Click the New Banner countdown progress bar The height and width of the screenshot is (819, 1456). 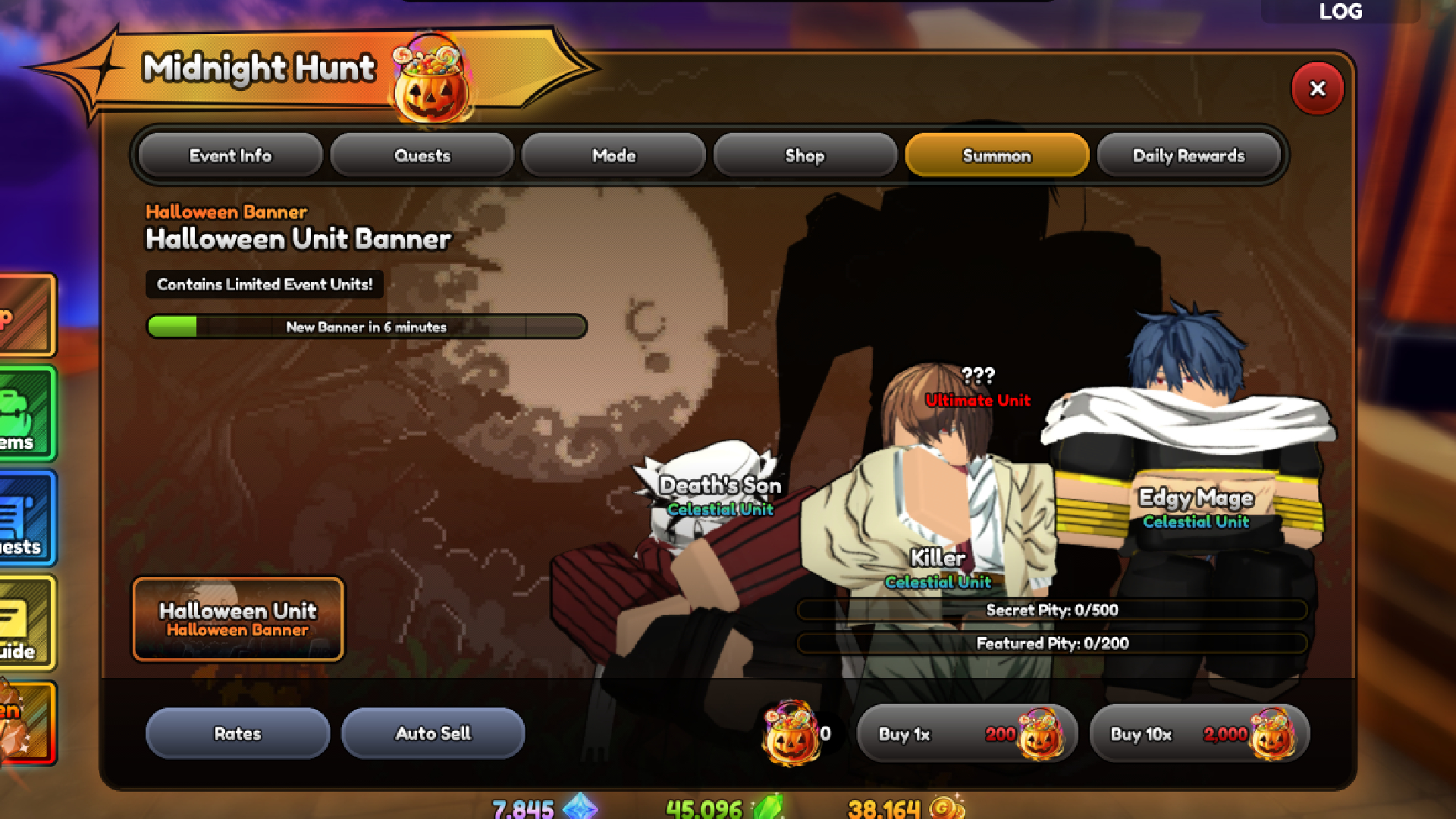367,327
